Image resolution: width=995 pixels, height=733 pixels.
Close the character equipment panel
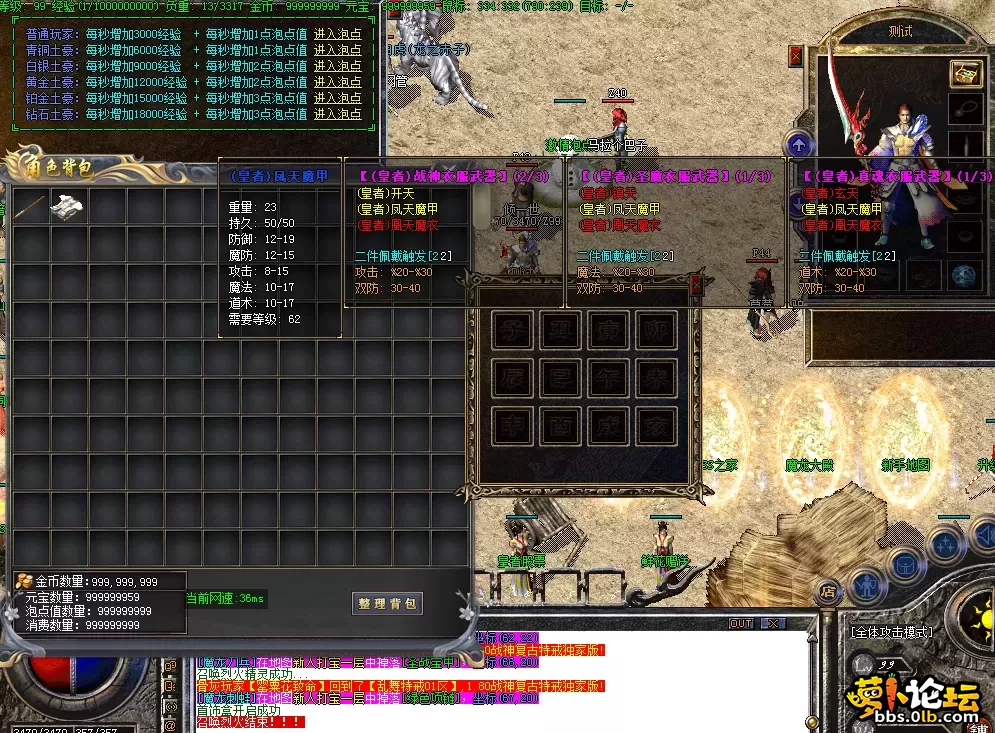(x=796, y=55)
